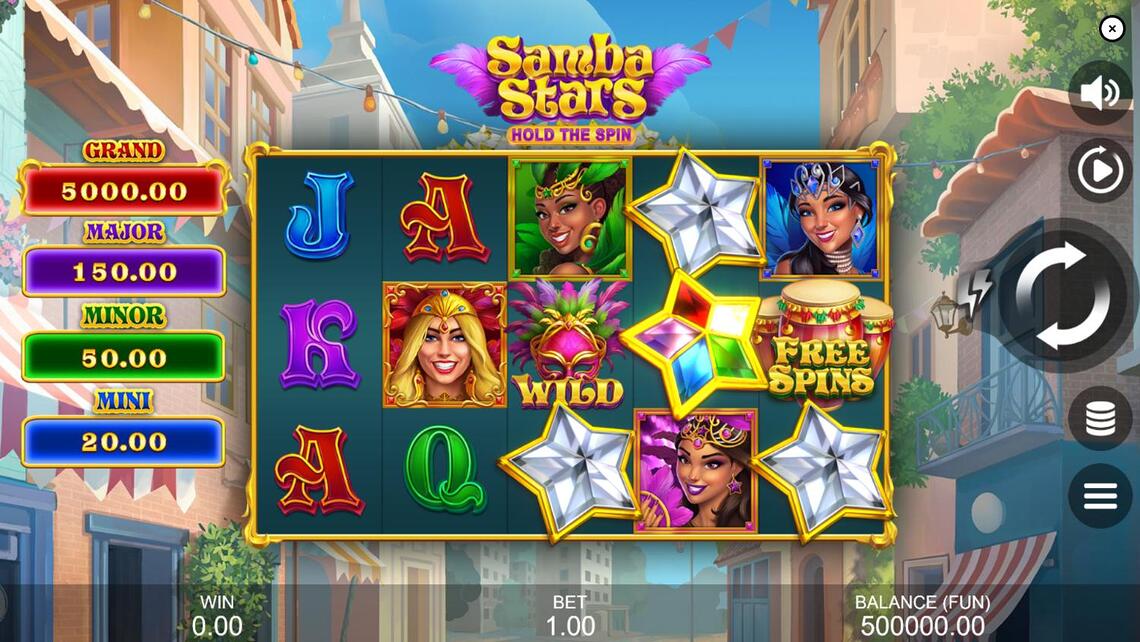The image size is (1140, 642).
Task: Open the bet settings coin stack button
Action: pos(1100,418)
